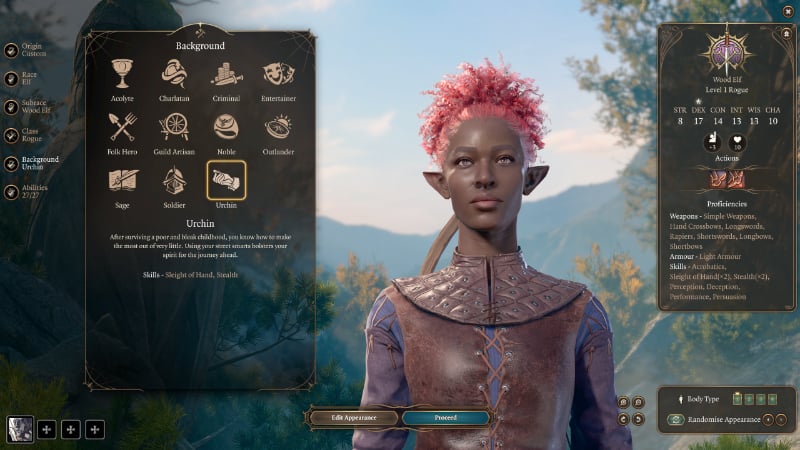Pick the Soldier background

coord(174,180)
